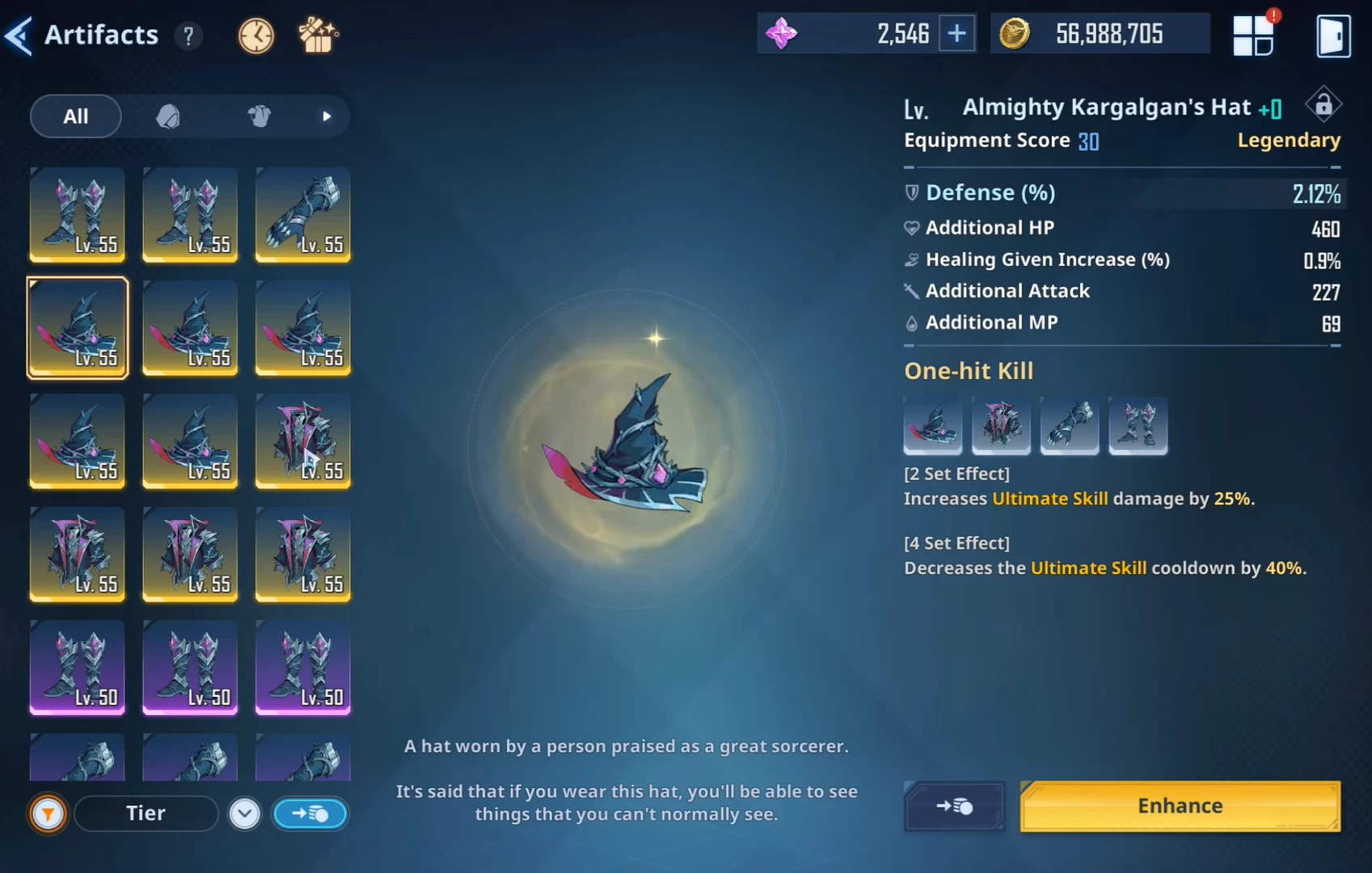Go back from the Artifacts screen

(19, 36)
